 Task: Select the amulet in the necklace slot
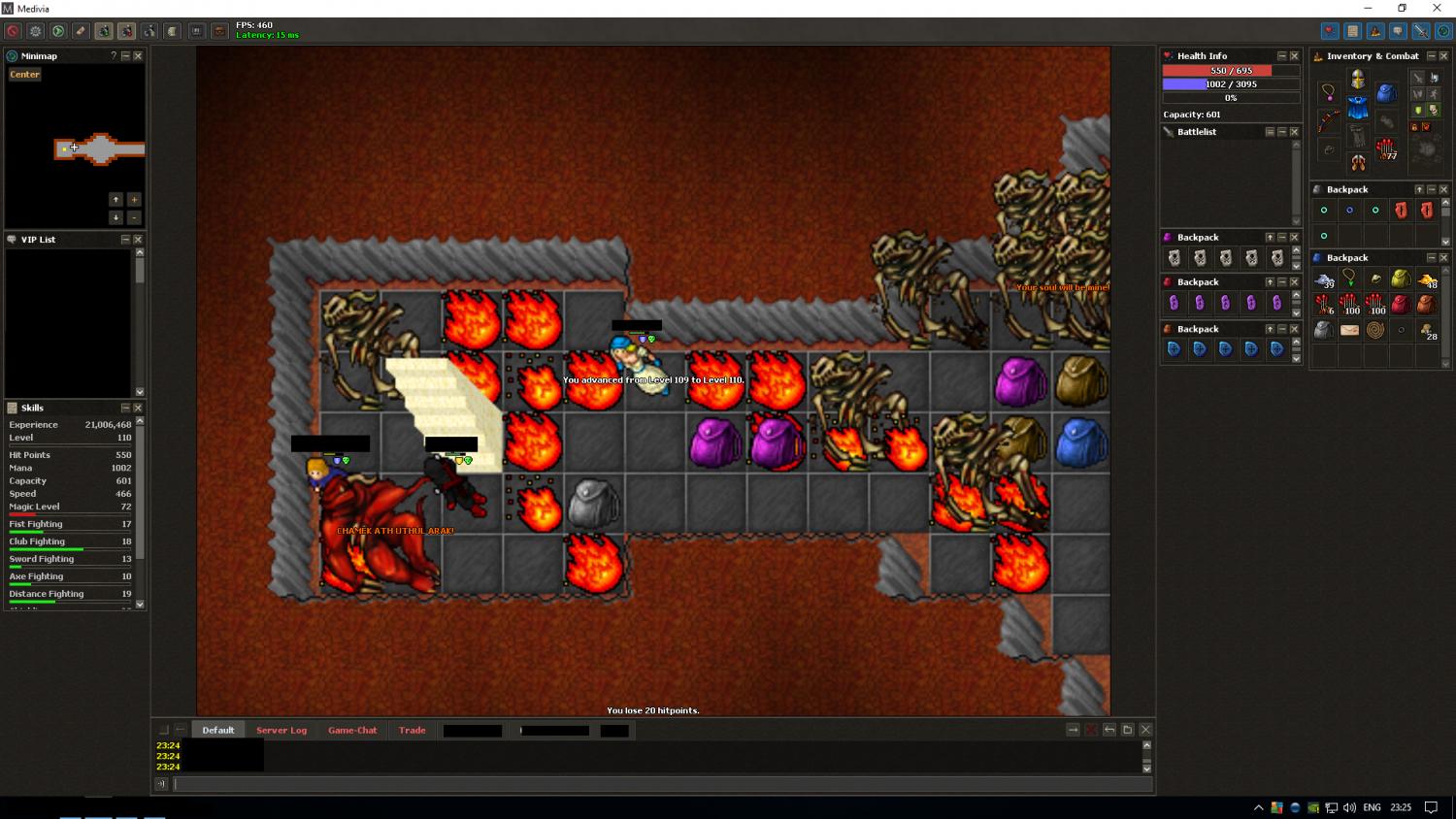(1328, 93)
